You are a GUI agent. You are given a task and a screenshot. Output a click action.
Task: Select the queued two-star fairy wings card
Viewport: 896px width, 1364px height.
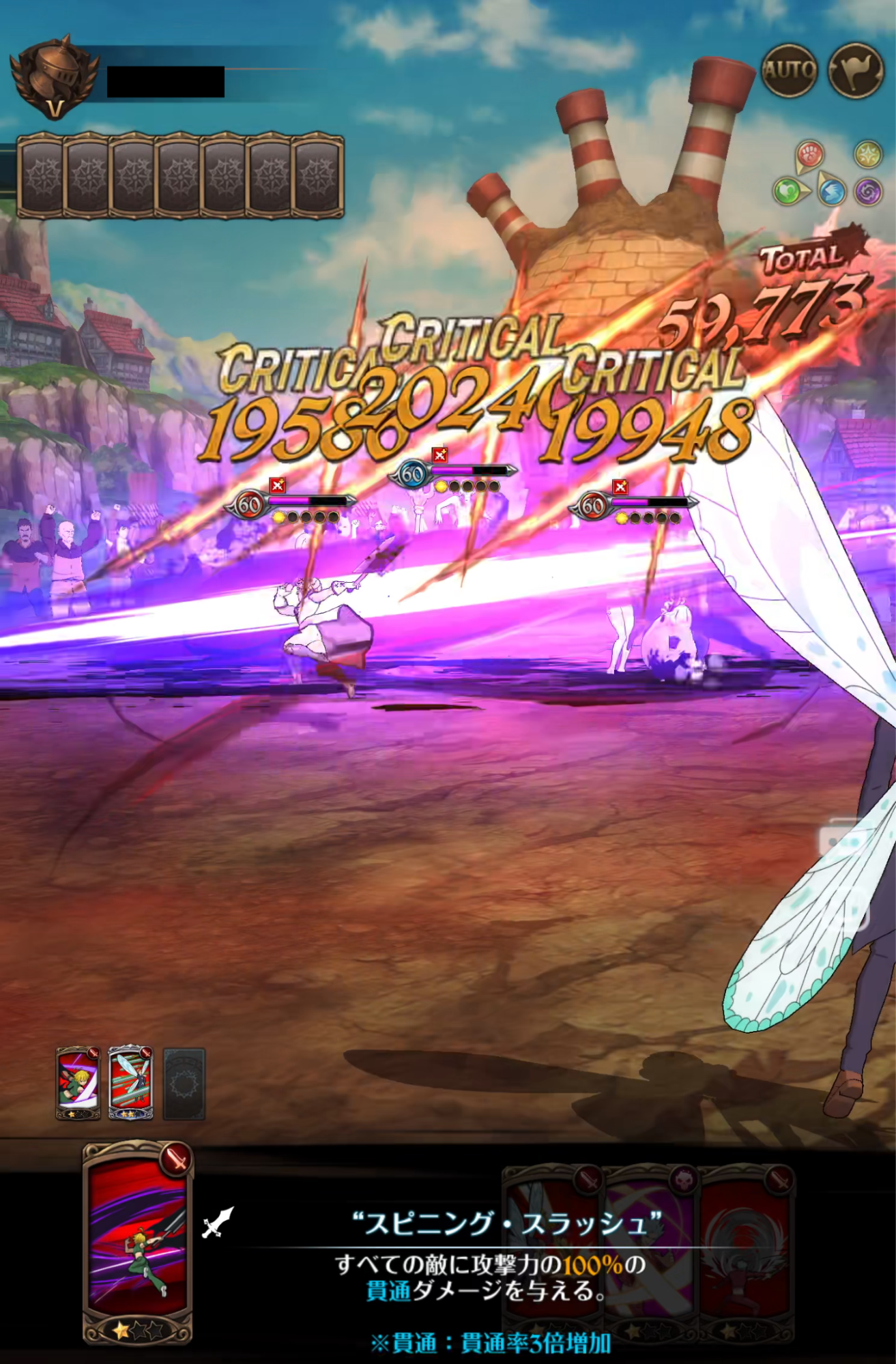[130, 1083]
